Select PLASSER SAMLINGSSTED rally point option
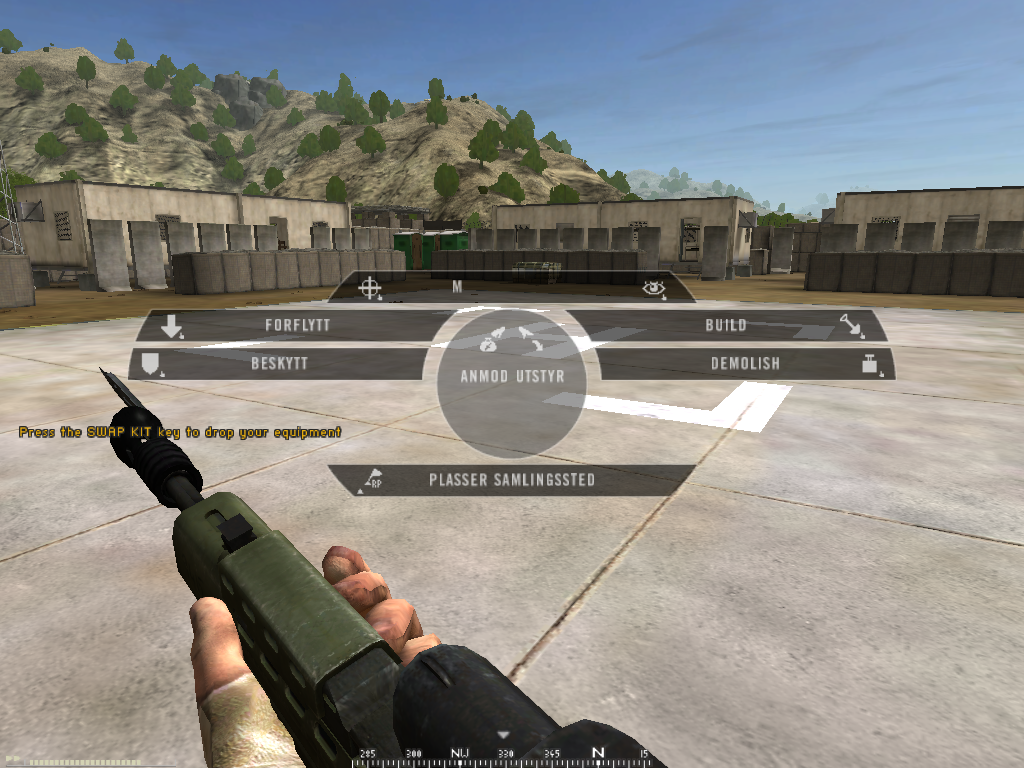The image size is (1024, 768). coord(511,480)
